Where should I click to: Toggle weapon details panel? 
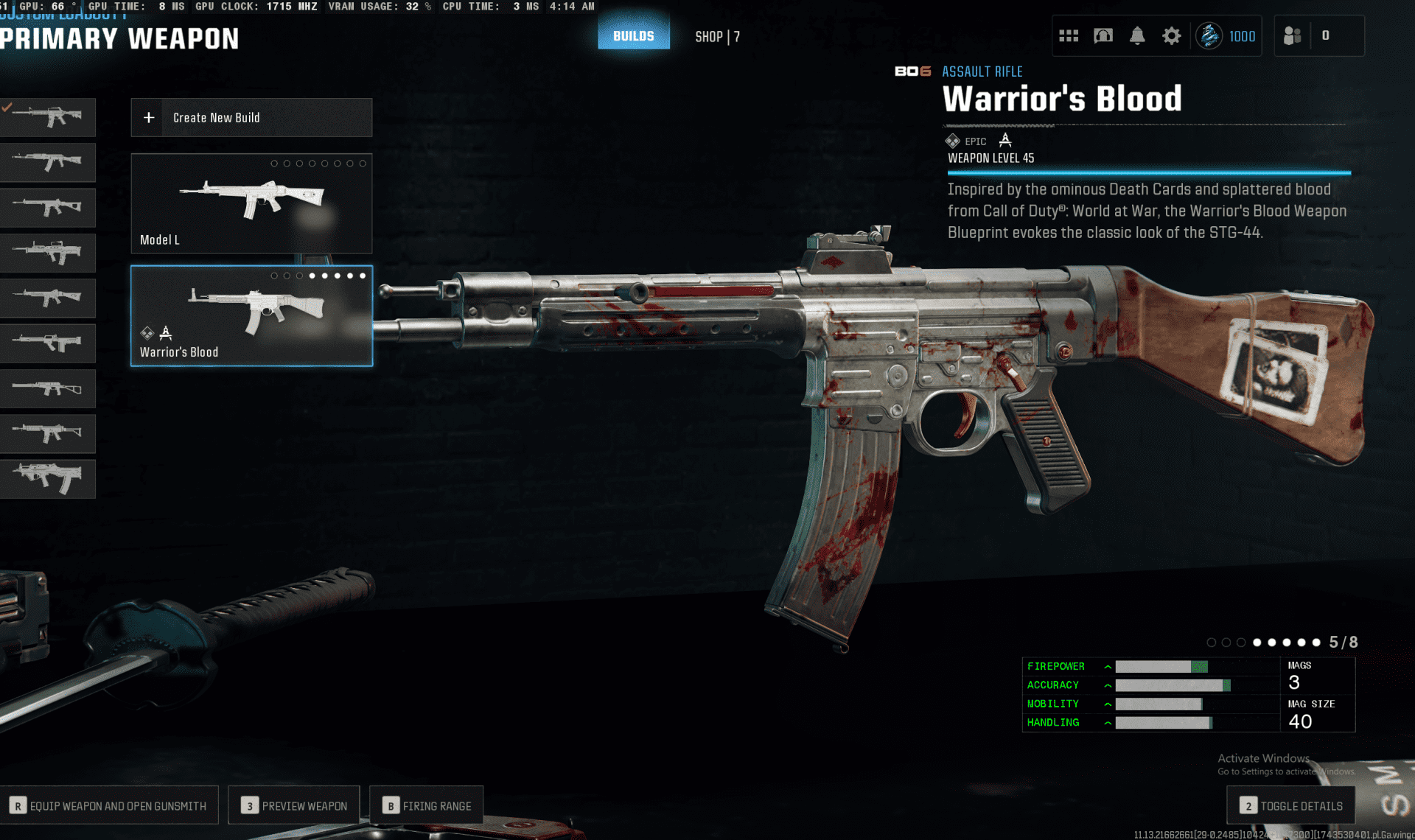1291,805
